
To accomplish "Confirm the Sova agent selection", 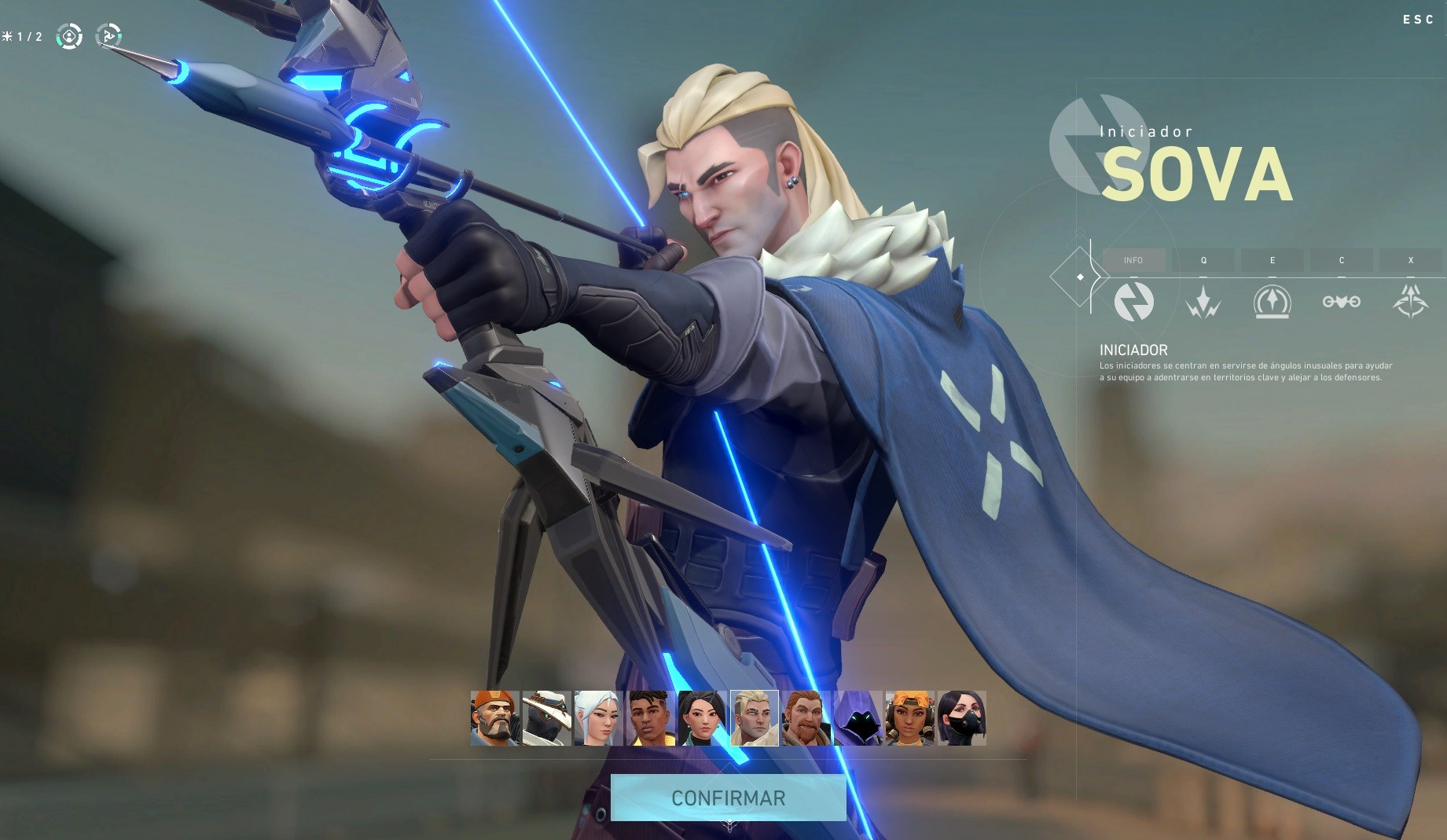I will [728, 798].
